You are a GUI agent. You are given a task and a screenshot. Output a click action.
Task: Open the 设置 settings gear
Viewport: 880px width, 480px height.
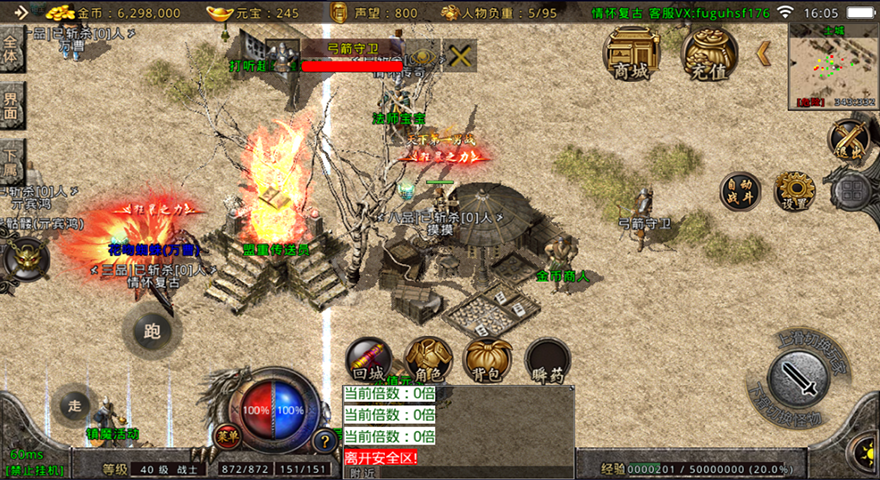coord(795,190)
